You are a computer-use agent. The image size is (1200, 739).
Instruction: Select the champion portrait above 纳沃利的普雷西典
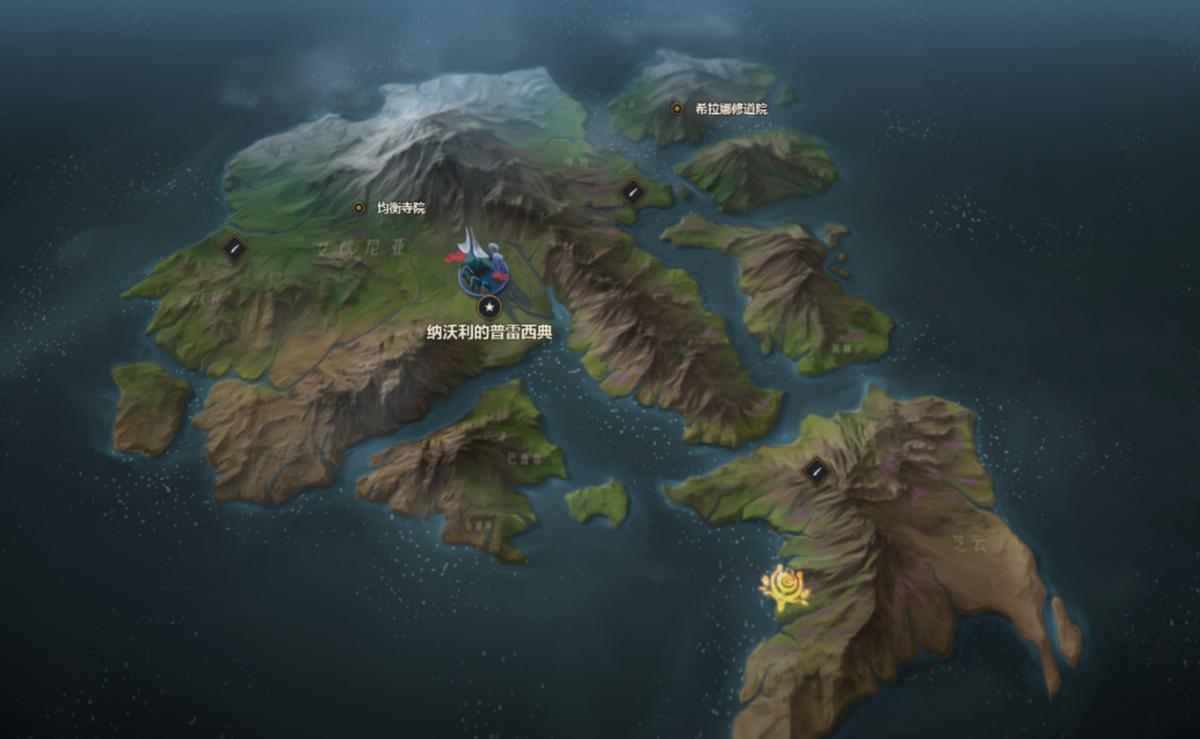pyautogui.click(x=483, y=269)
